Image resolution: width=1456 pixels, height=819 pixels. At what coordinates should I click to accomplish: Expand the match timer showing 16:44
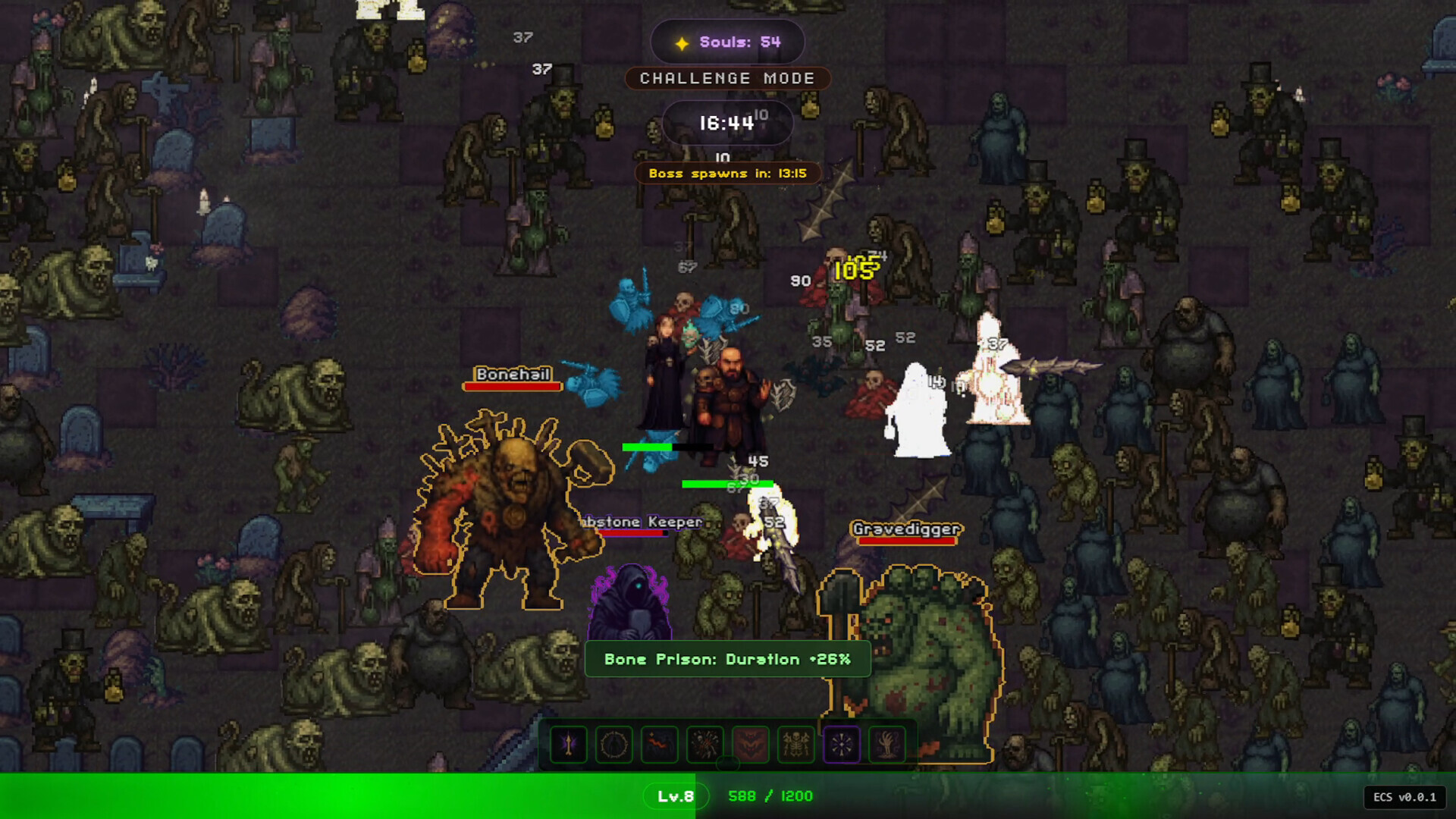click(x=727, y=123)
